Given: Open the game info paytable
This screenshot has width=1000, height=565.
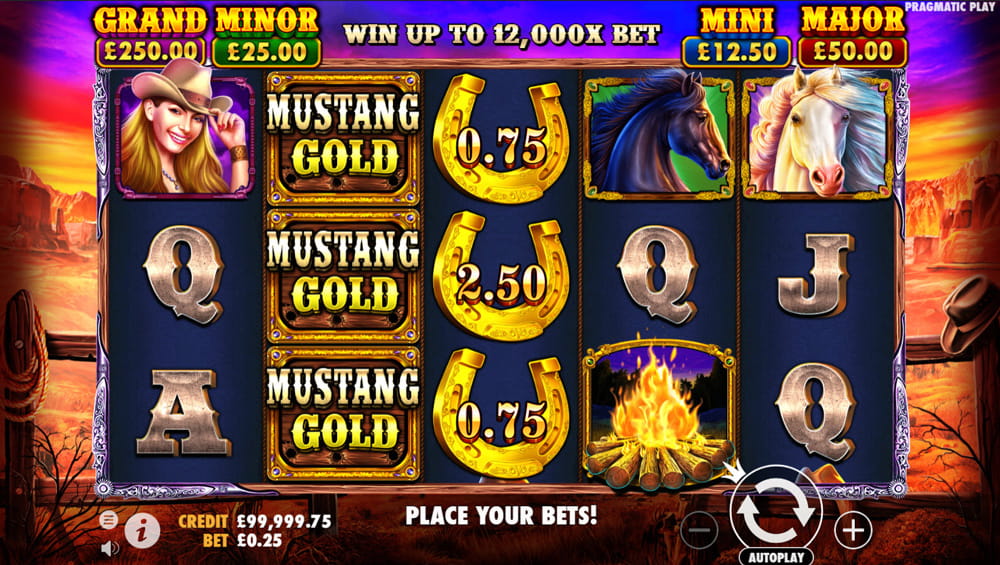Looking at the screenshot, I should coord(142,530).
